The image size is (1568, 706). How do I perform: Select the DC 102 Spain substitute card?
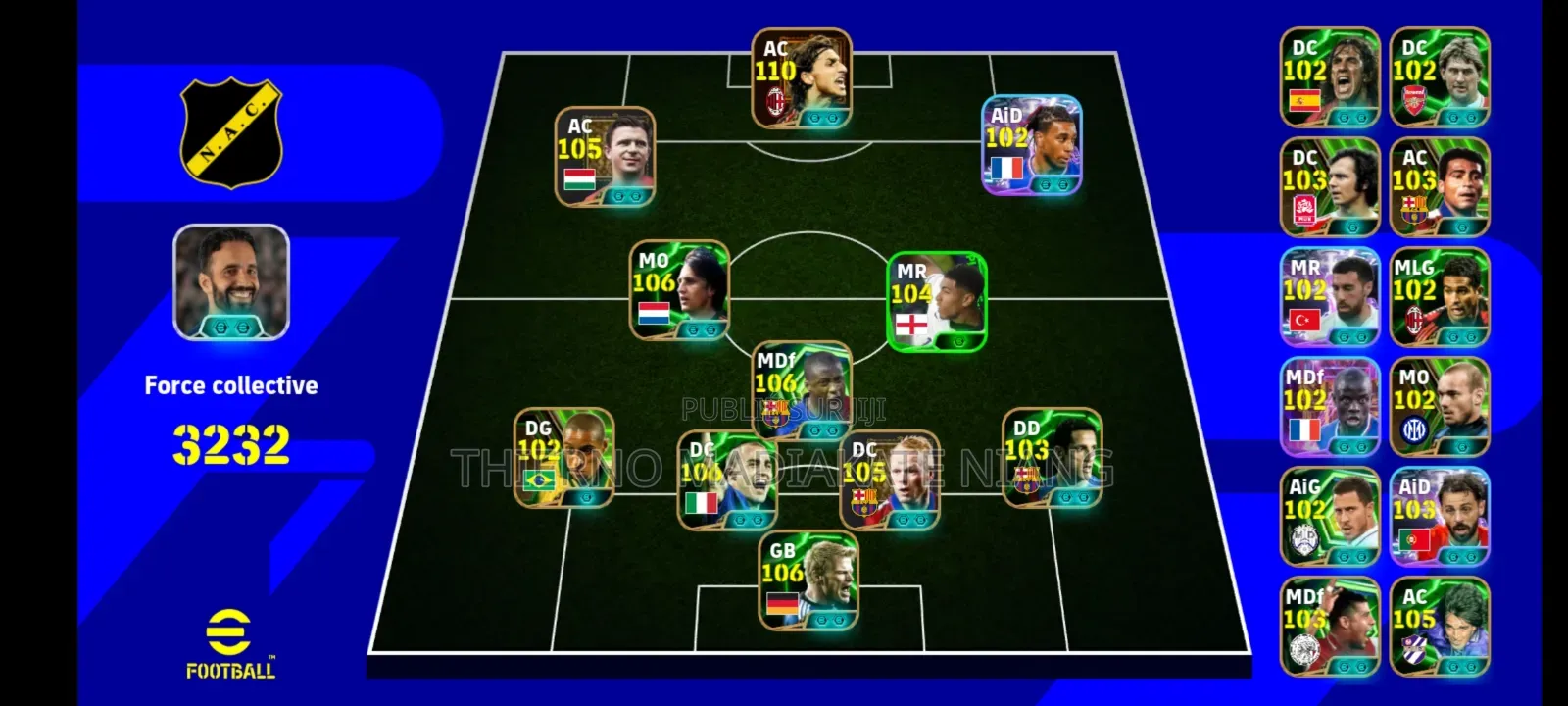click(1330, 77)
